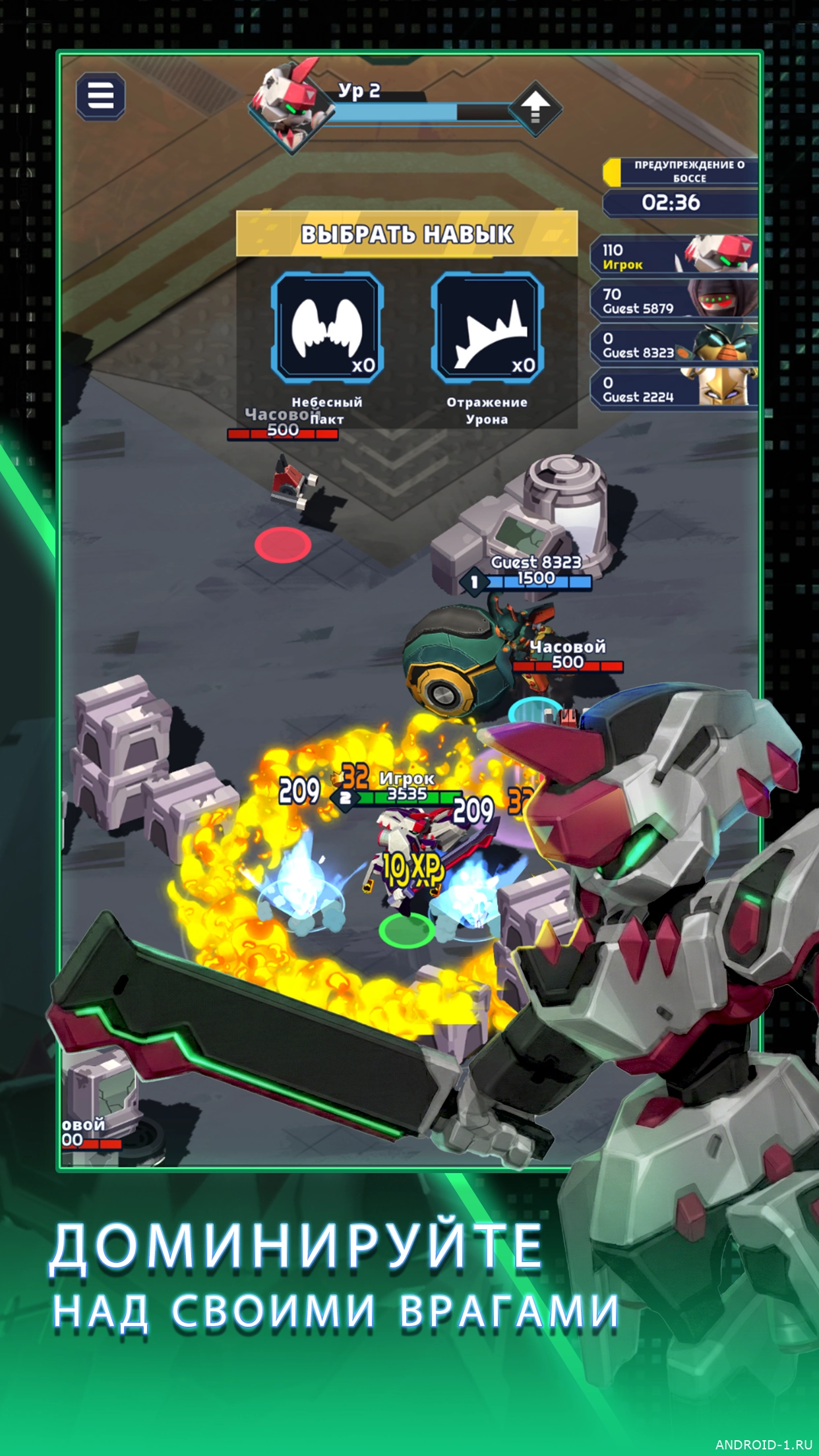The image size is (819, 1456).
Task: Select Guest 2224 leaderboard row
Action: pos(673,389)
